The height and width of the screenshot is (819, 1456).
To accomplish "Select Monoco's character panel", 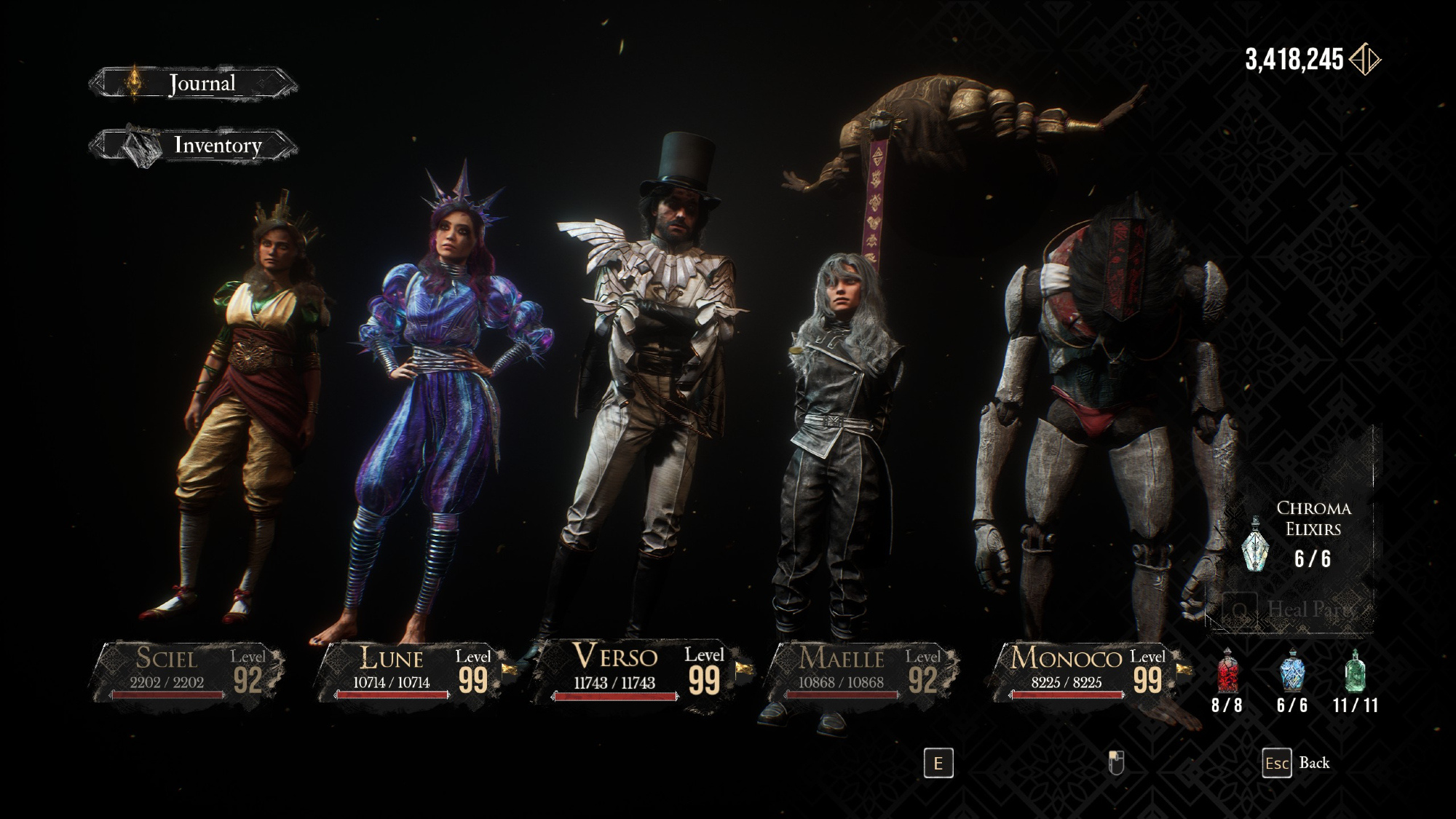I will [1088, 670].
